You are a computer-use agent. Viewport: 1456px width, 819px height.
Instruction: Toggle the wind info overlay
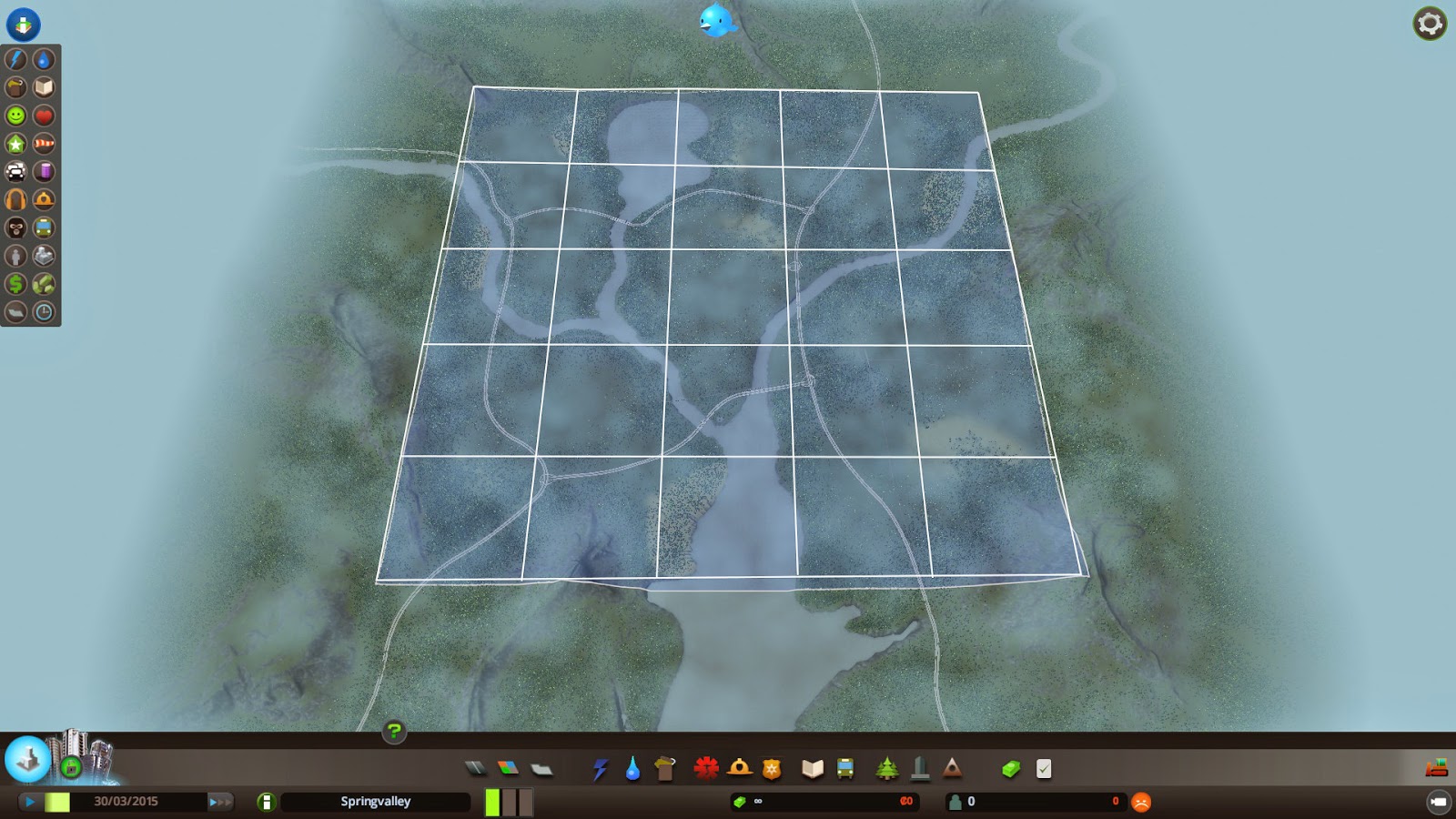42,143
